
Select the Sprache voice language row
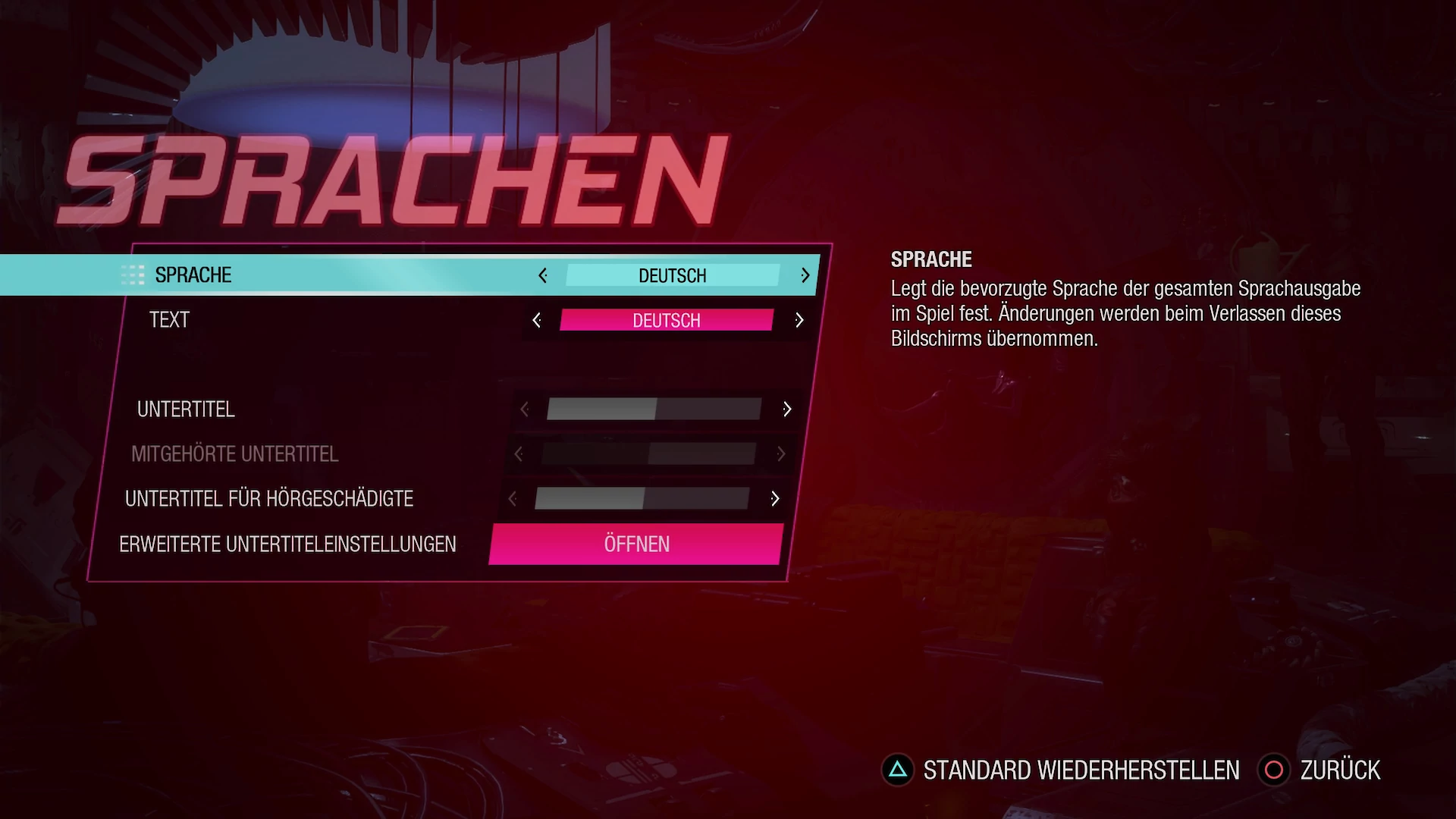point(193,275)
